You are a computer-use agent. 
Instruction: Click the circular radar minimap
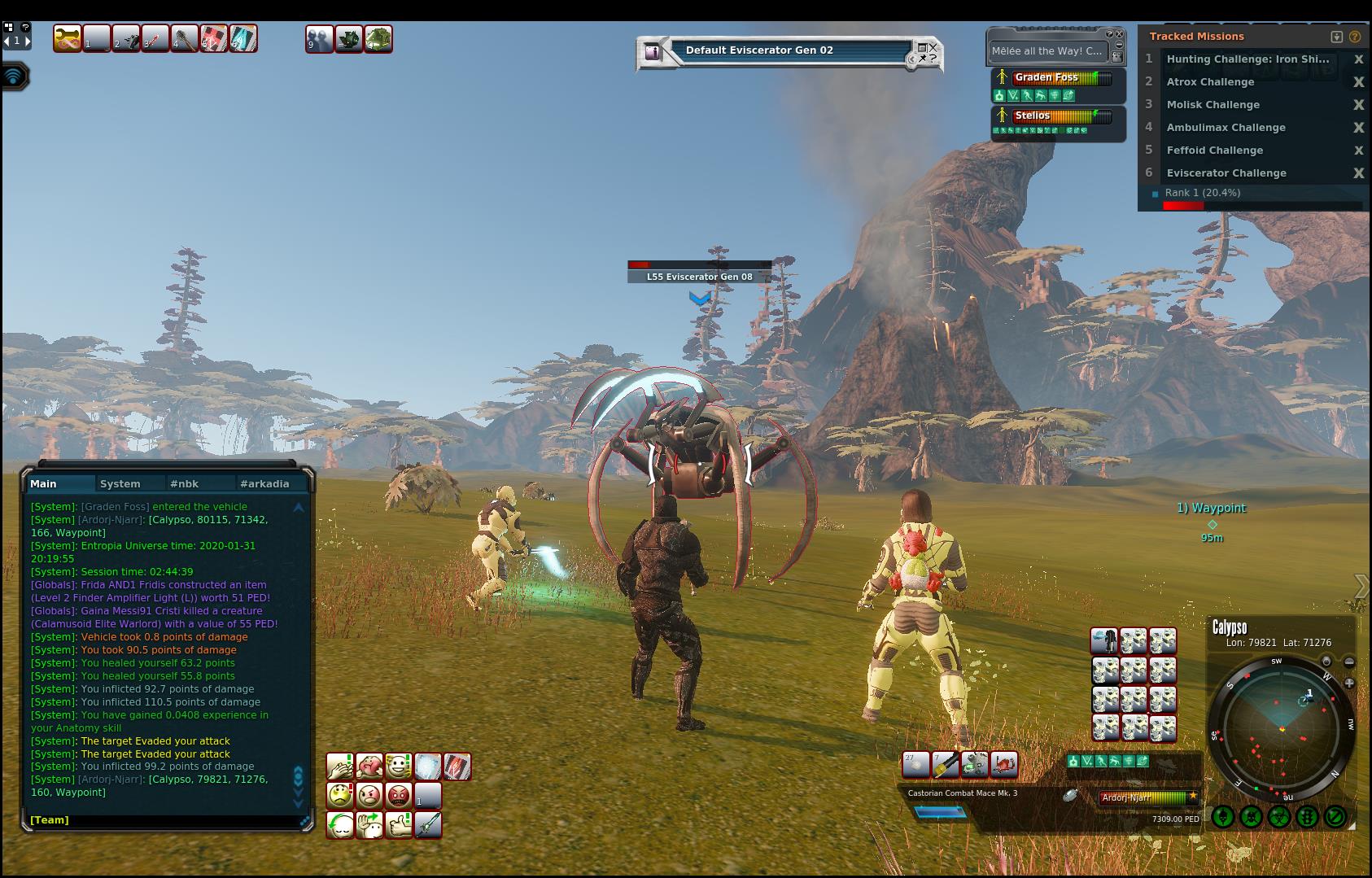coord(1282,728)
